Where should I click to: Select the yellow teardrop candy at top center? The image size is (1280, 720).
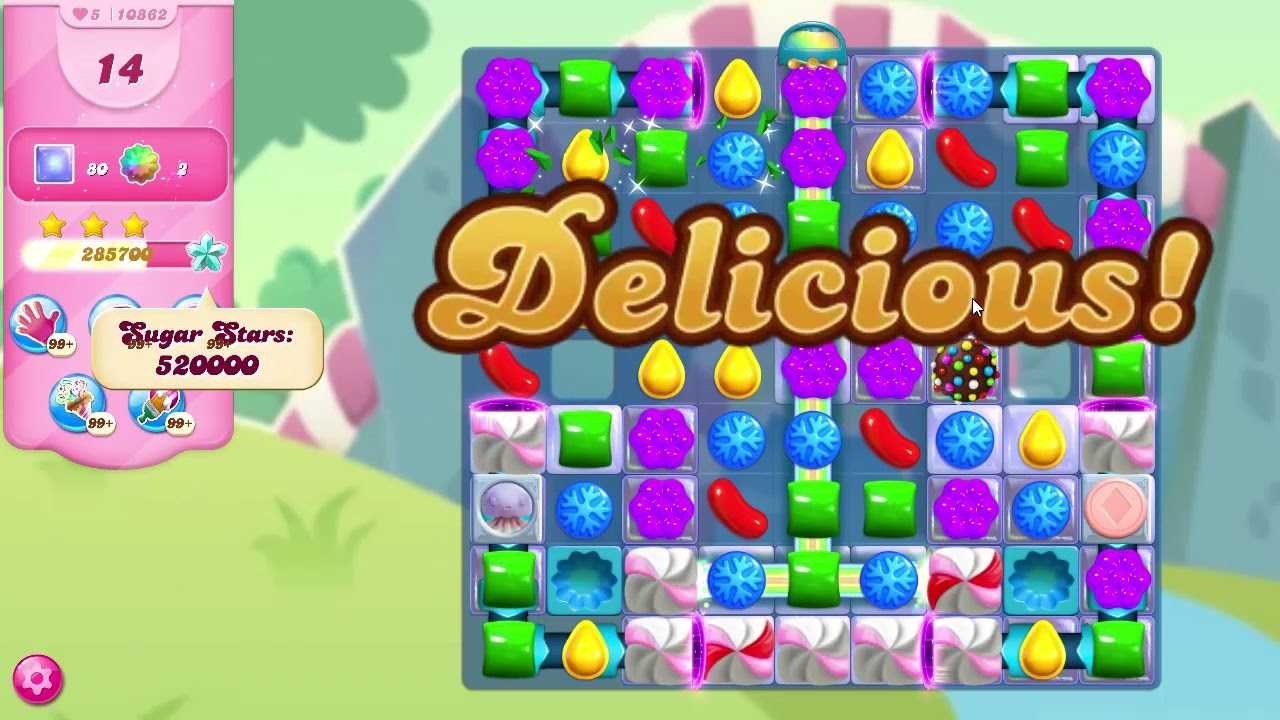point(738,88)
